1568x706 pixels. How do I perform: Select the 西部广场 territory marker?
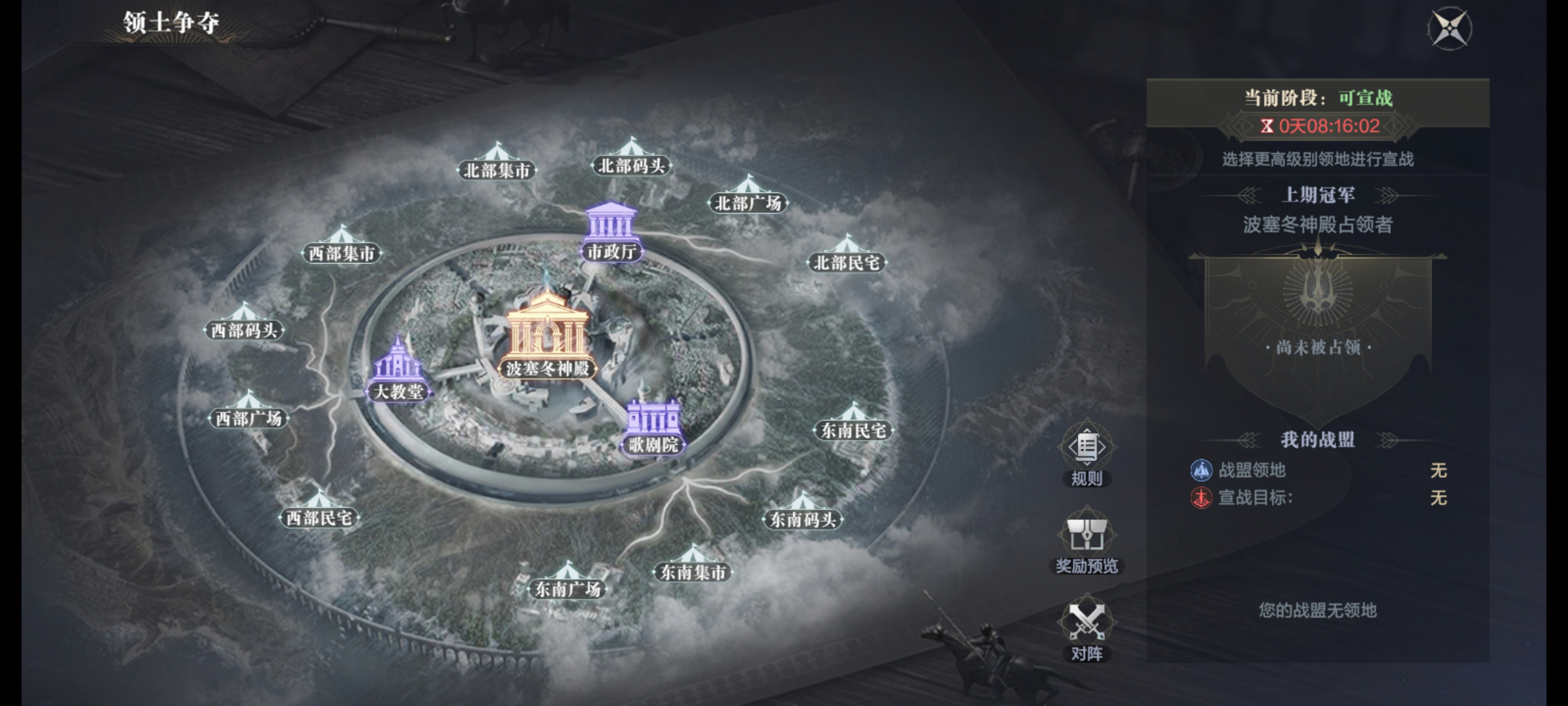point(248,411)
